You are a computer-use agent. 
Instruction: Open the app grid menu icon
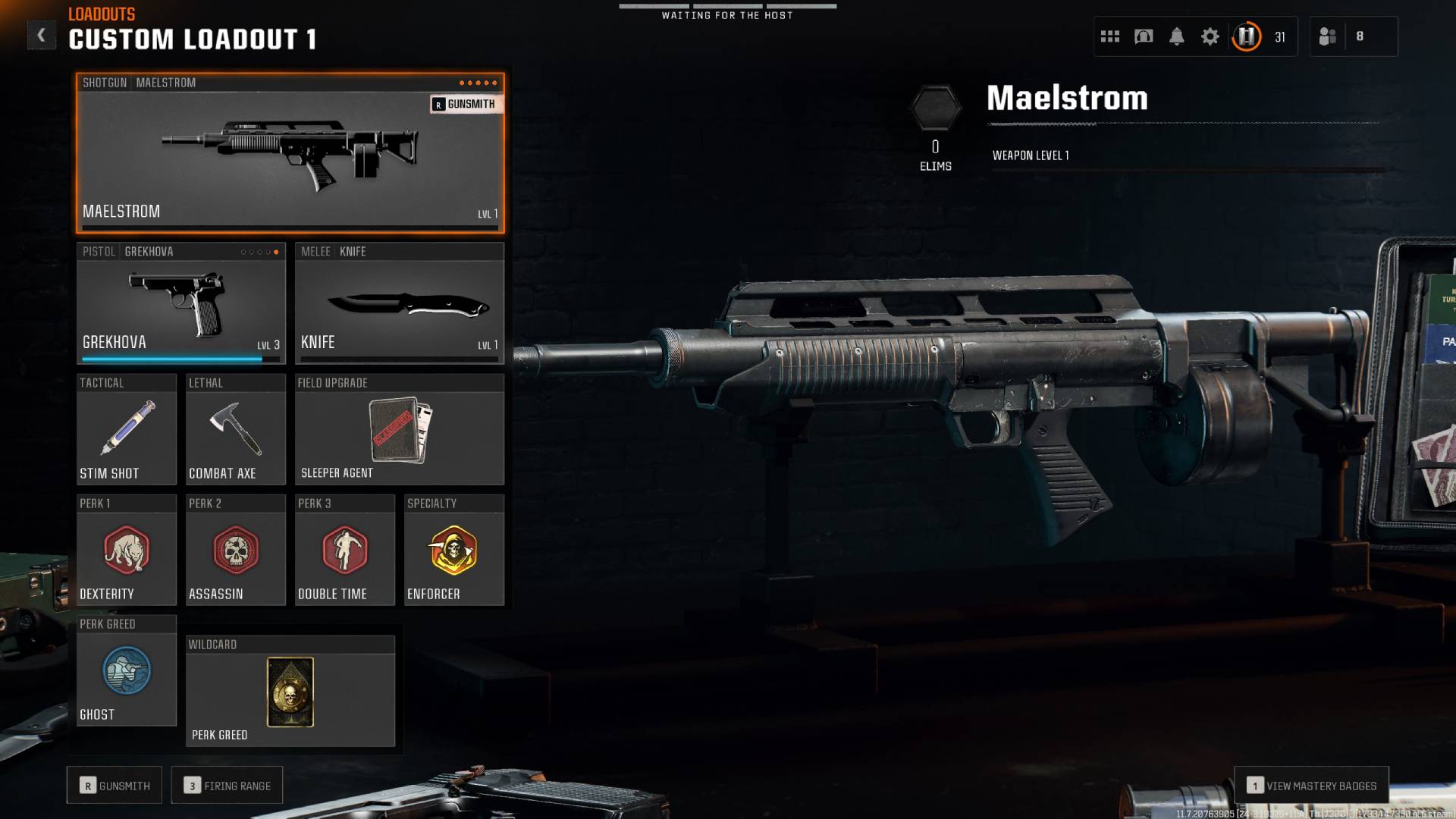(1109, 36)
